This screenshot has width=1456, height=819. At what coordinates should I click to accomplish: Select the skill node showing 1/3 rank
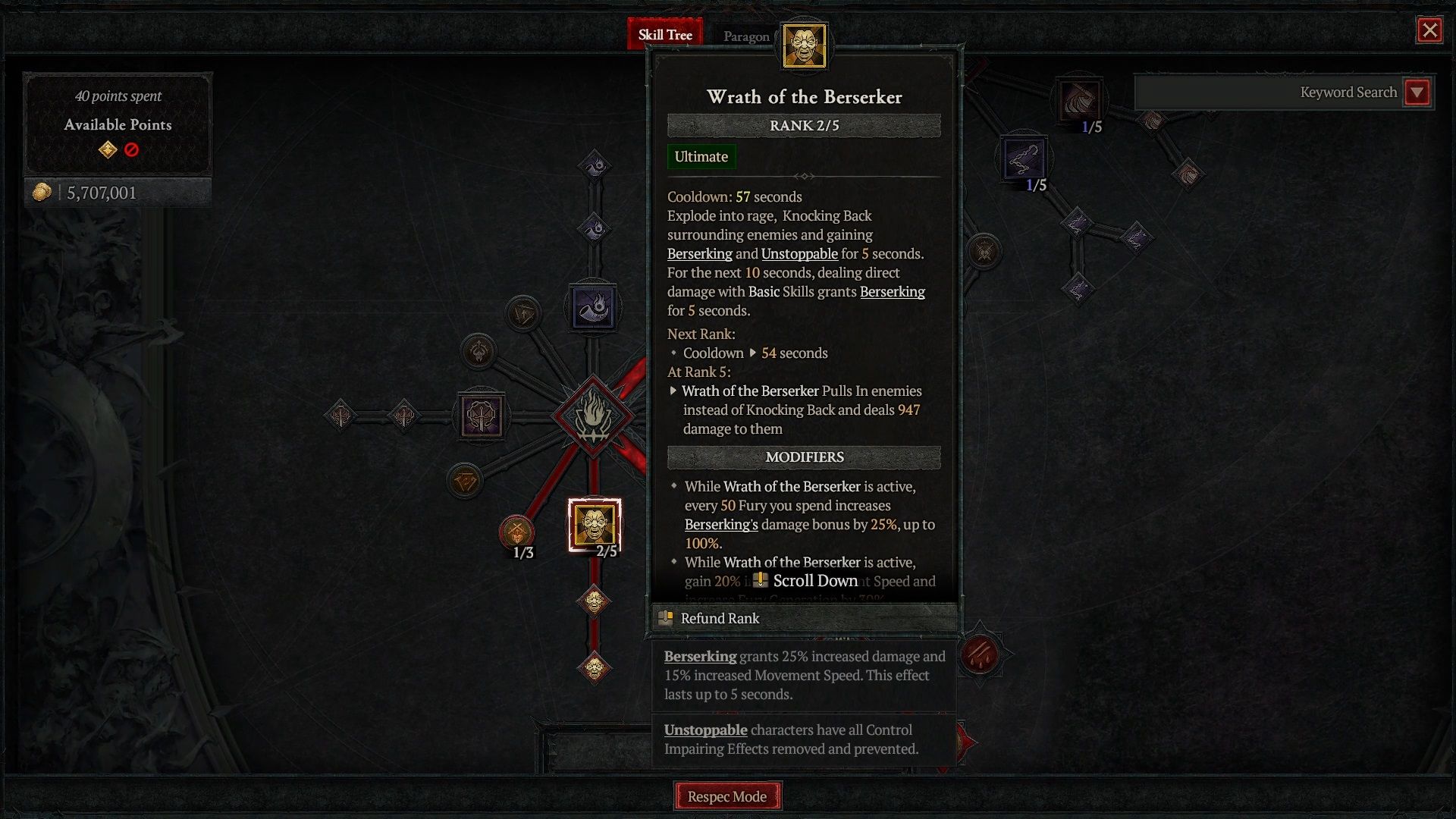click(517, 532)
